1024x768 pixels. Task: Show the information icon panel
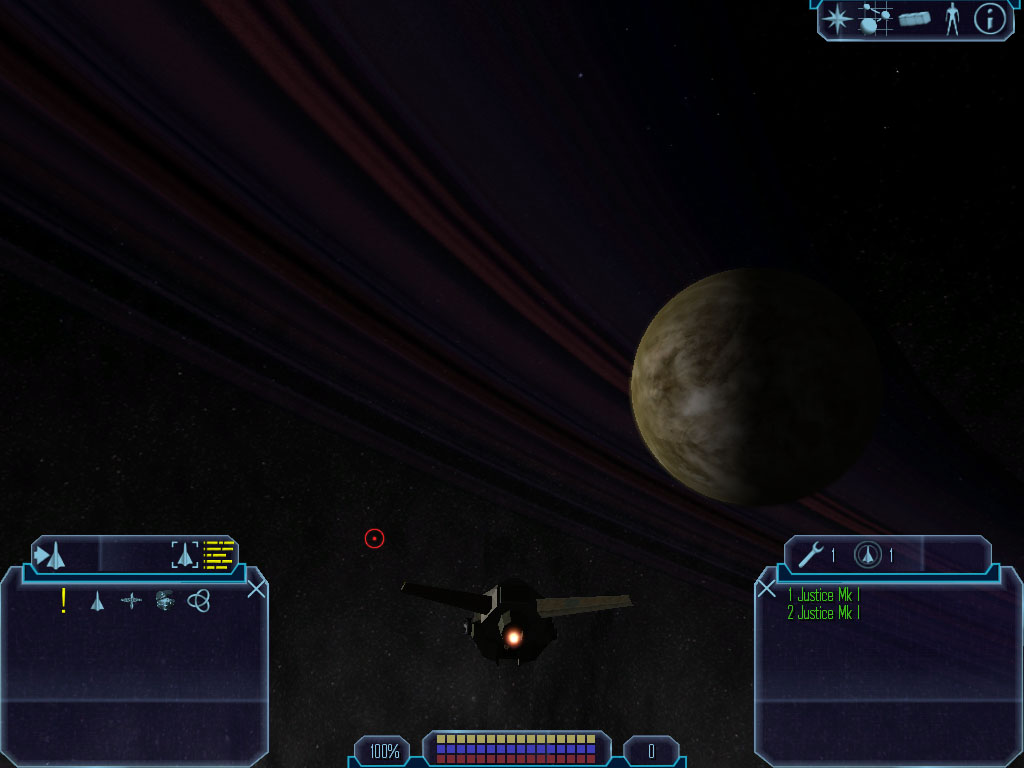coord(989,19)
